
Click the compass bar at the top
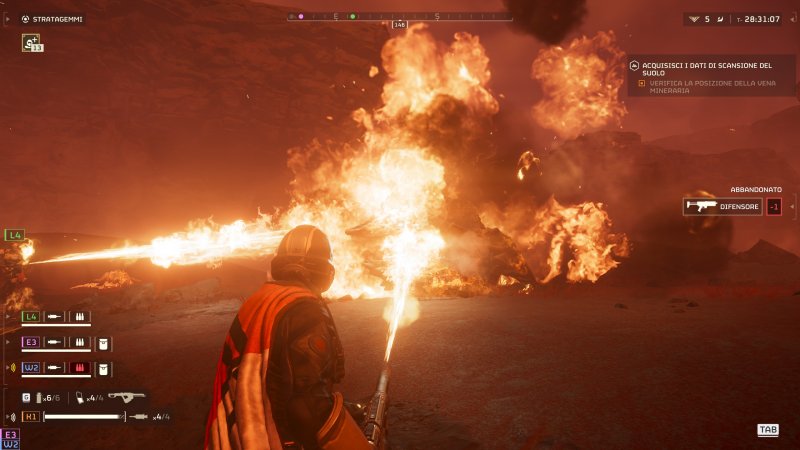pos(399,16)
